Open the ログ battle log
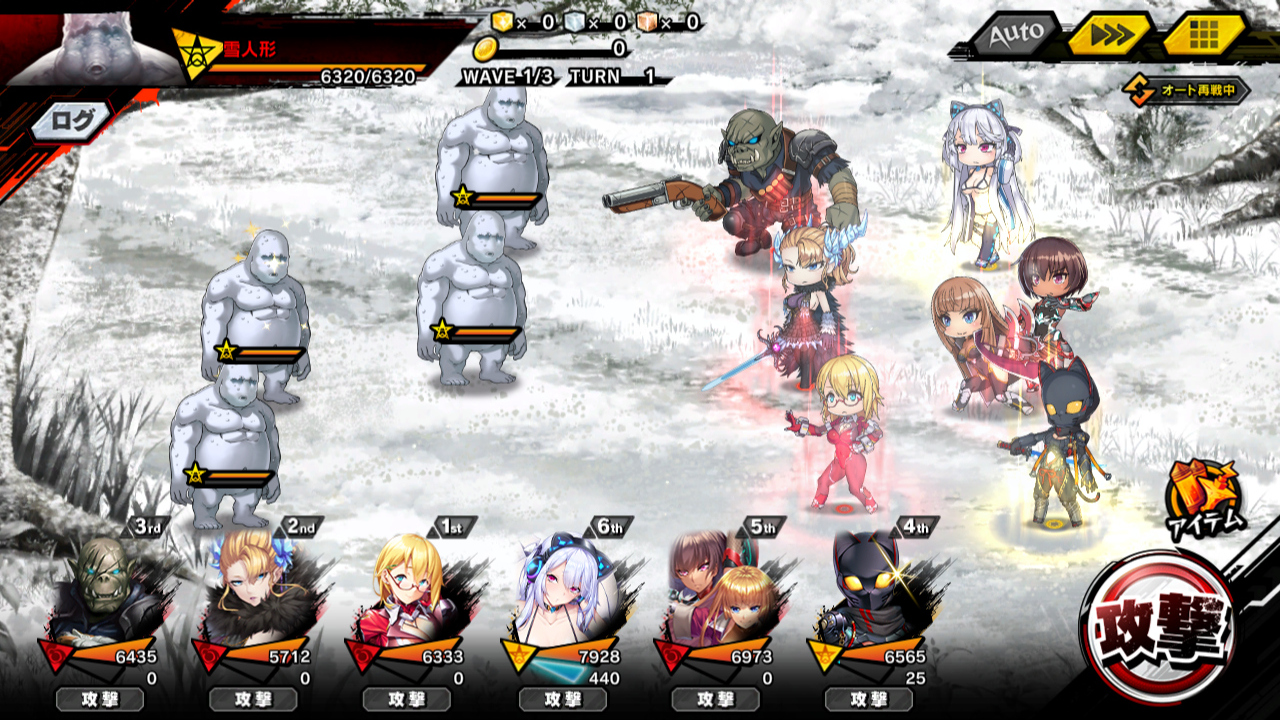Screen dimensions: 1280x720 coord(72,122)
